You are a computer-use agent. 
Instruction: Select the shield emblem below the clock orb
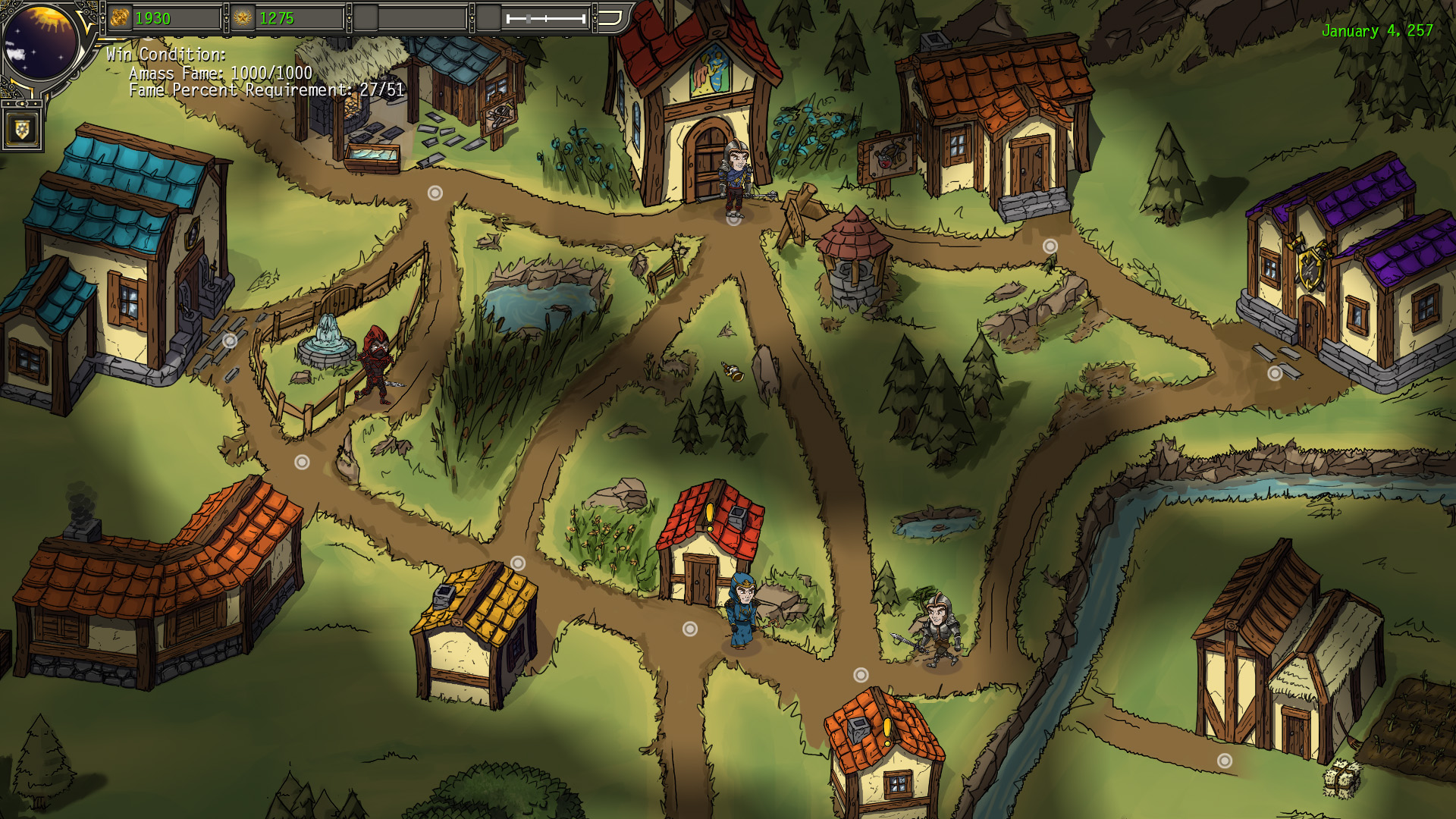22,129
